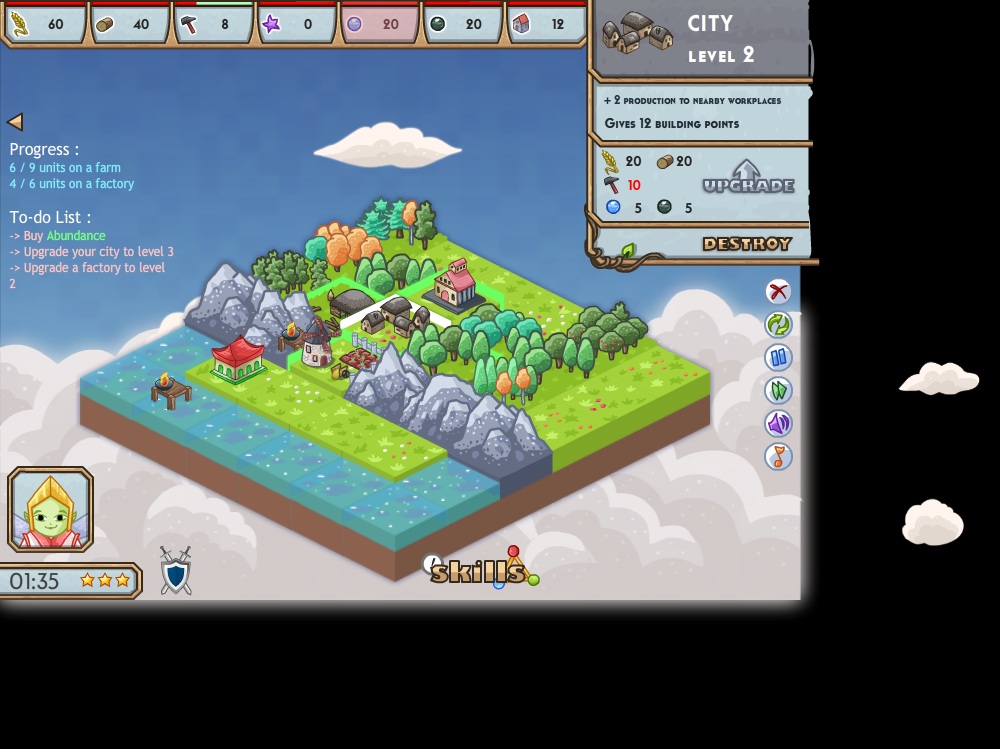Select the wood log resource counter
Viewport: 1000px width, 749px height.
(129, 24)
